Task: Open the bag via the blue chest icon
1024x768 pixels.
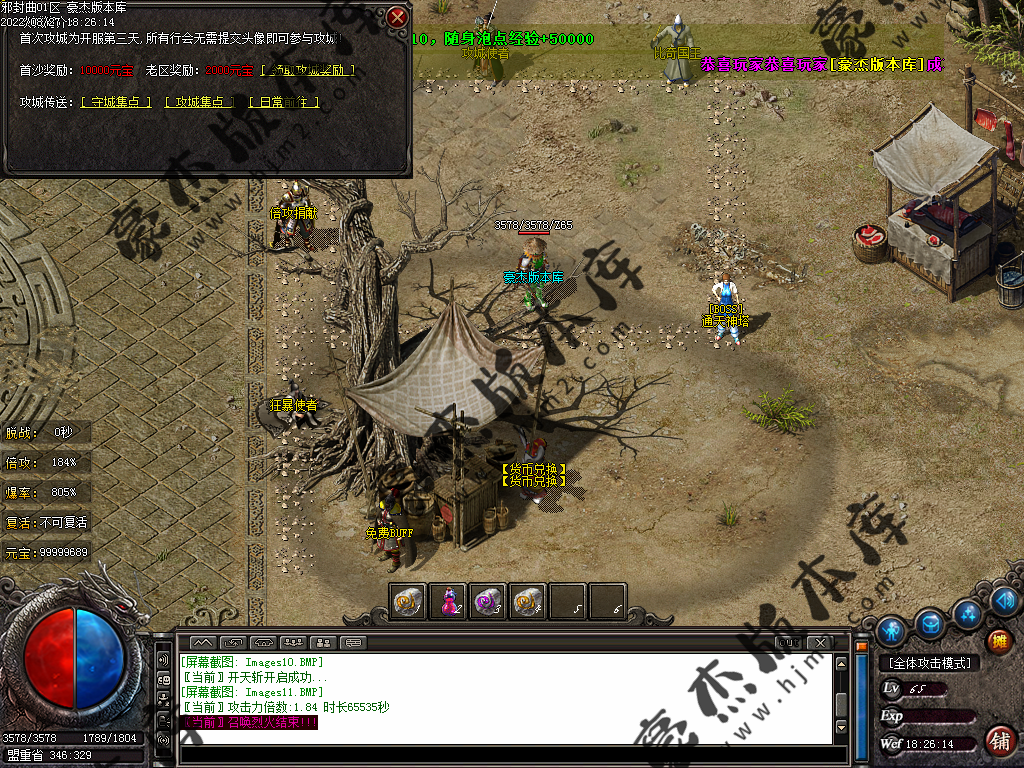Action: point(930,624)
